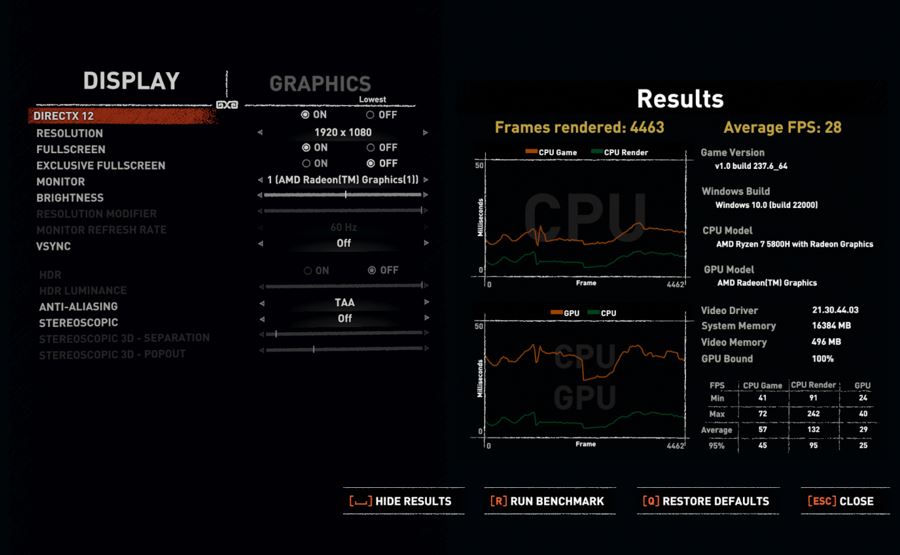
Task: Switch to the Graphics tab
Action: (x=320, y=85)
